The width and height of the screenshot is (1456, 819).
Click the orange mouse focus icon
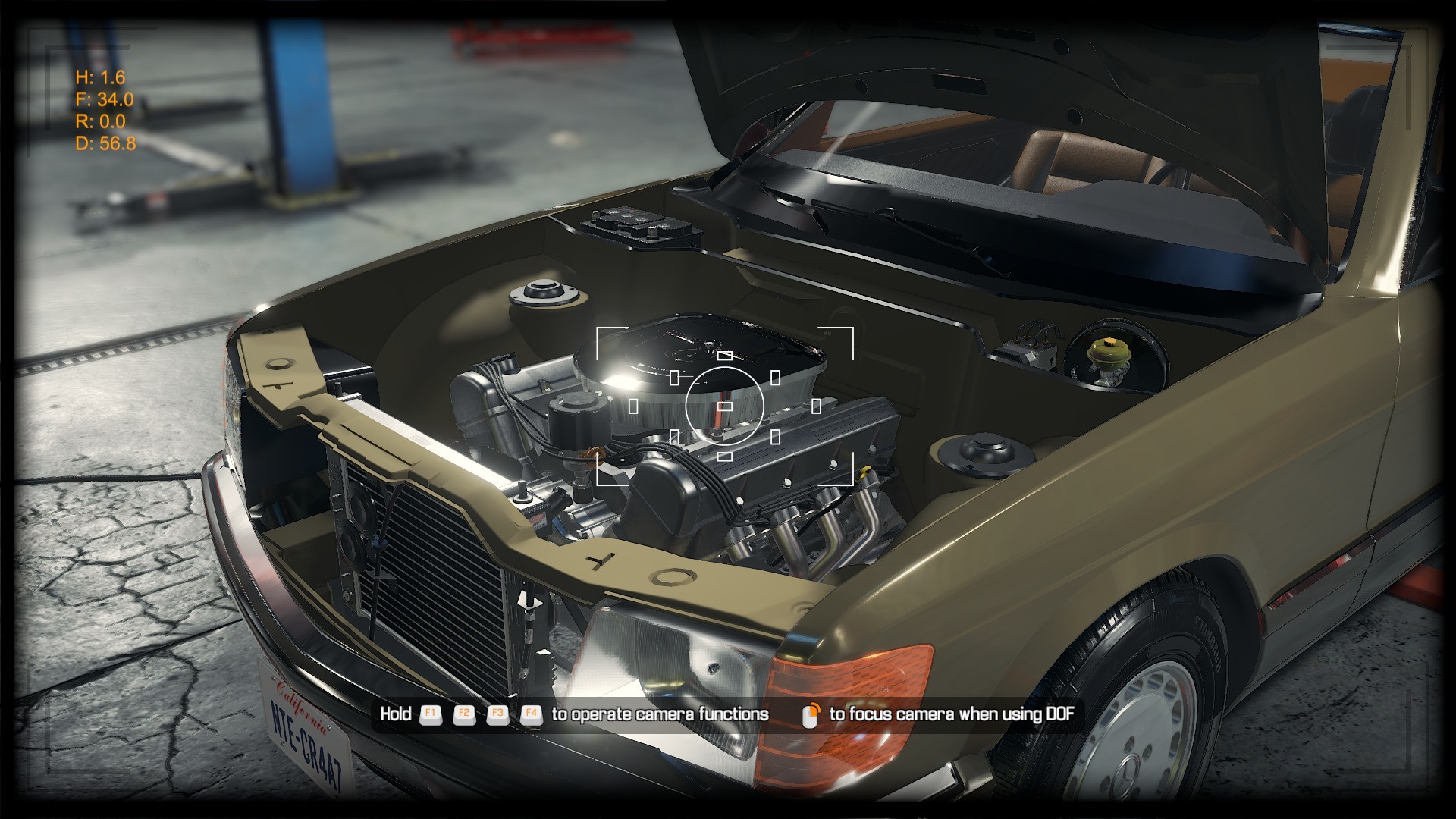809,713
